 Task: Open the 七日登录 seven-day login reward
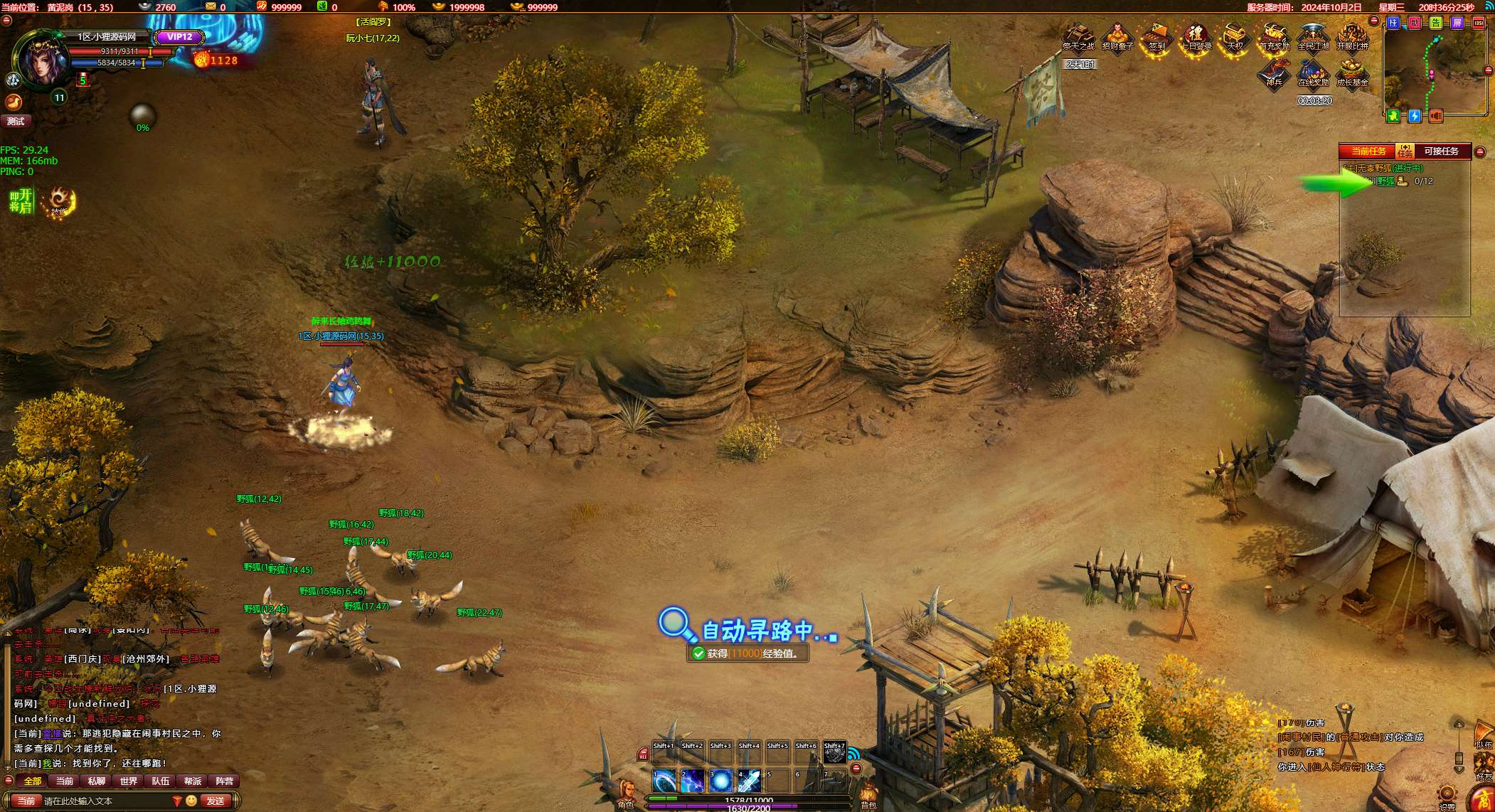coord(1196,36)
